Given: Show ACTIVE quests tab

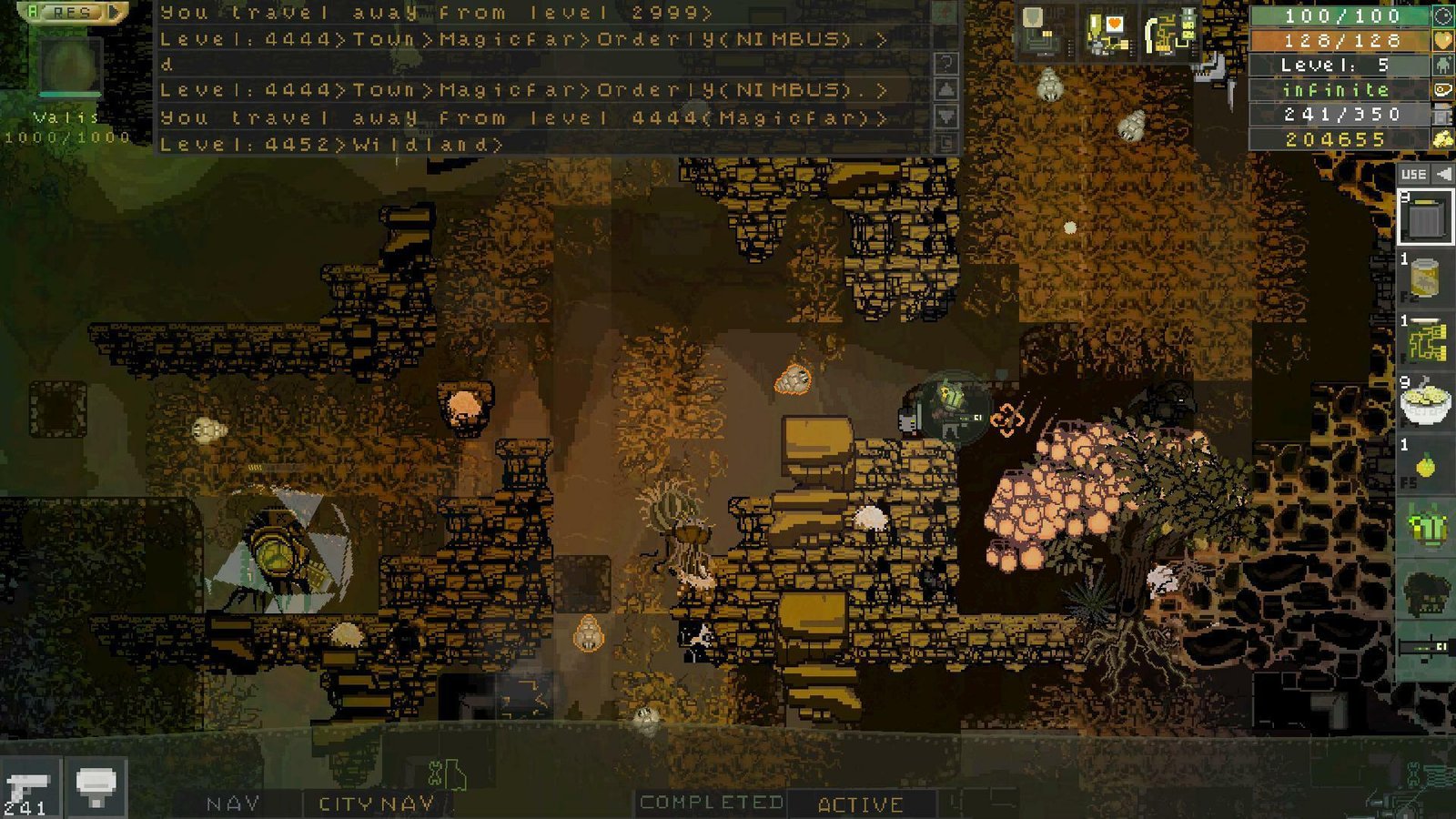Looking at the screenshot, I should 860,804.
